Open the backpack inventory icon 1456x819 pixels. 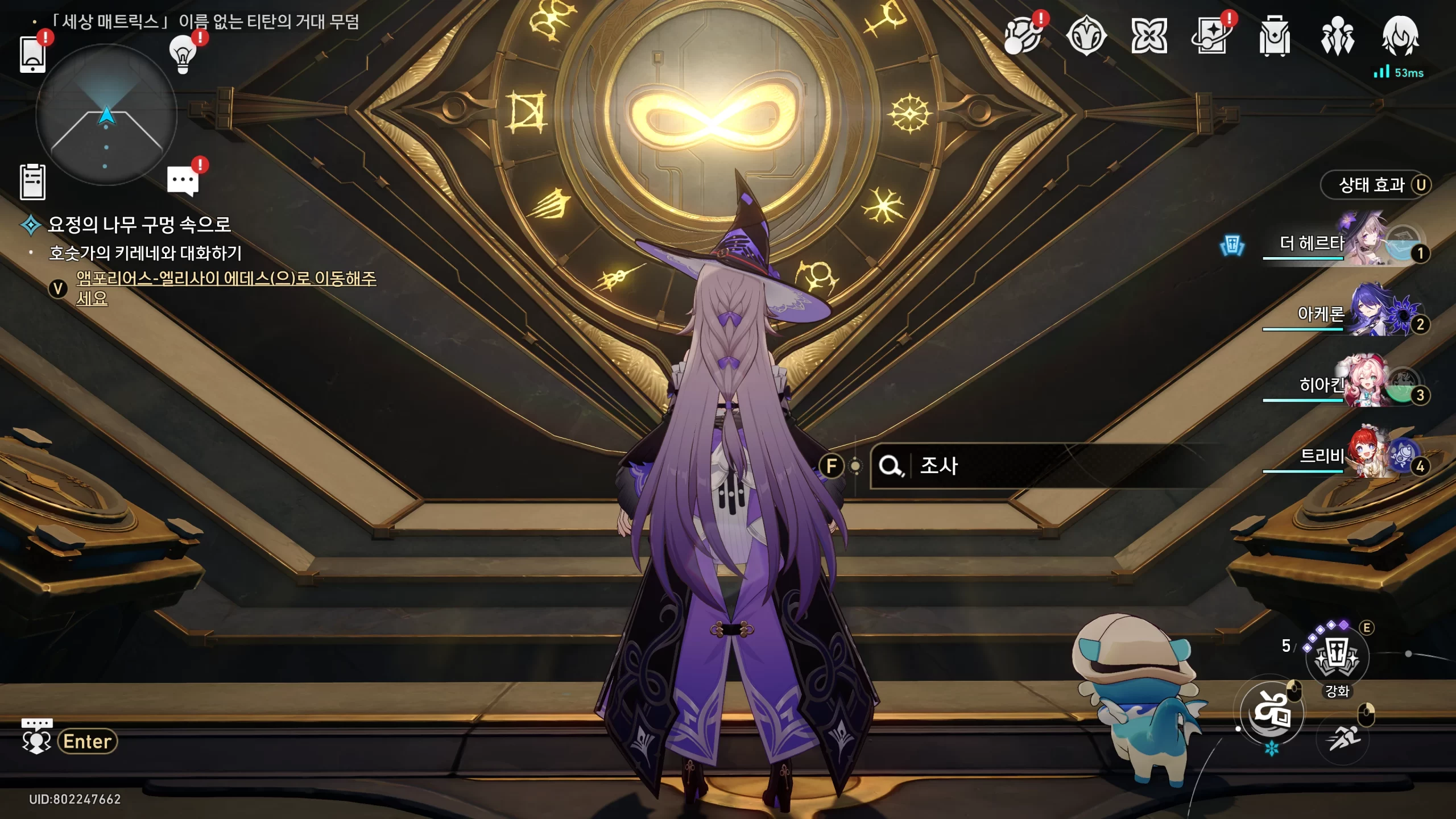point(1275,36)
